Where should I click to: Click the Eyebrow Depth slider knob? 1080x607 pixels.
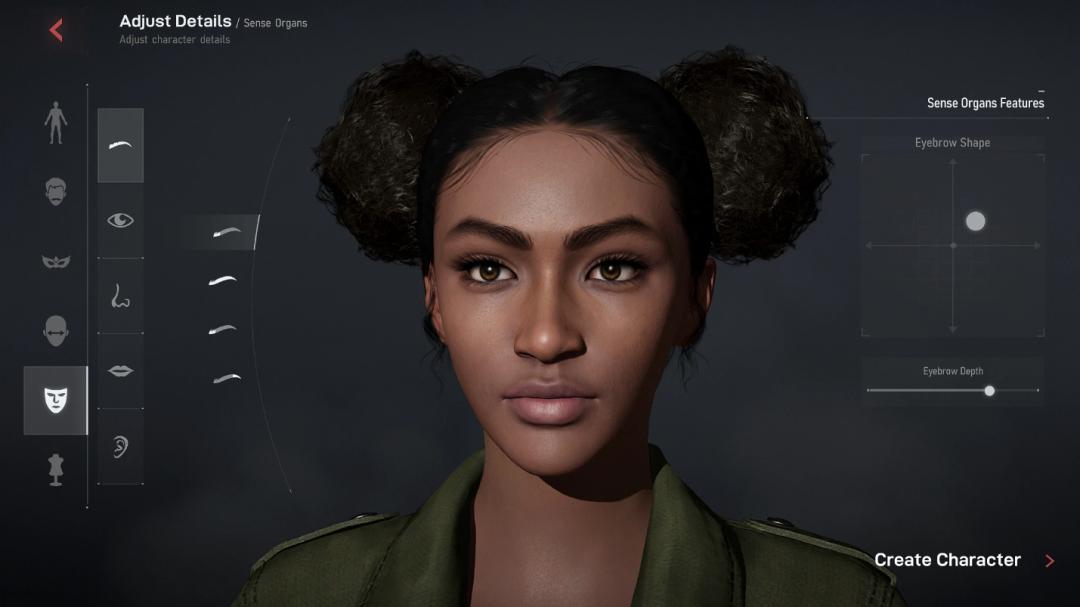point(989,391)
